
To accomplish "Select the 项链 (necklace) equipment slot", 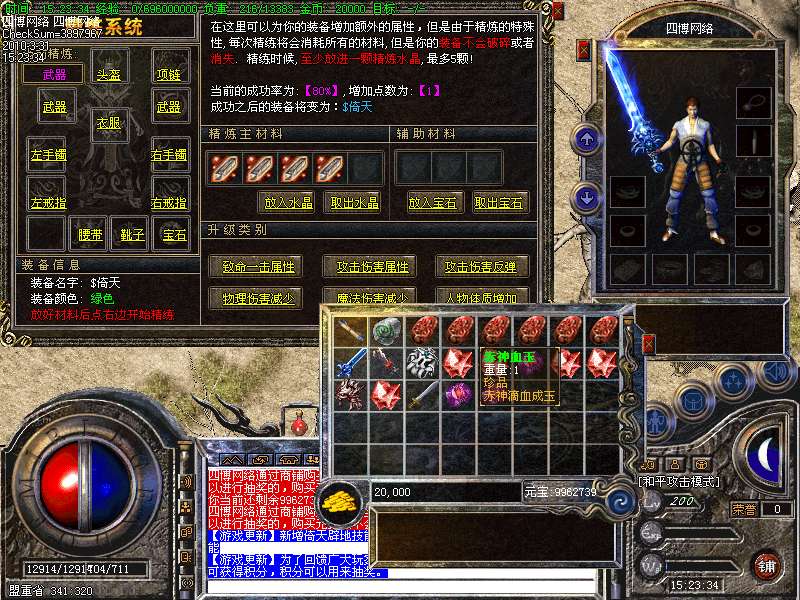I will pos(168,74).
